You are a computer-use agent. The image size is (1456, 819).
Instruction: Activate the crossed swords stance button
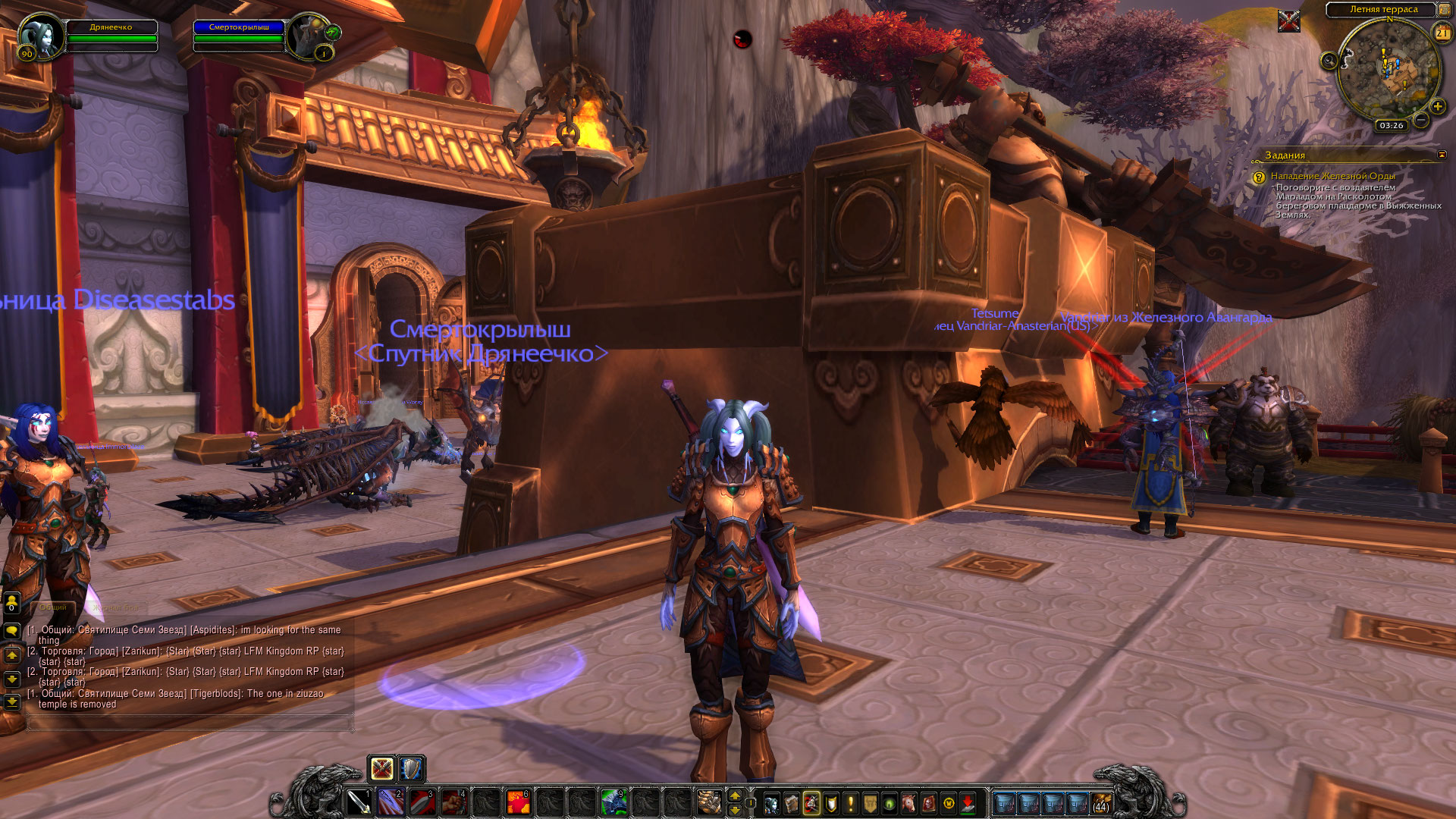point(381,769)
